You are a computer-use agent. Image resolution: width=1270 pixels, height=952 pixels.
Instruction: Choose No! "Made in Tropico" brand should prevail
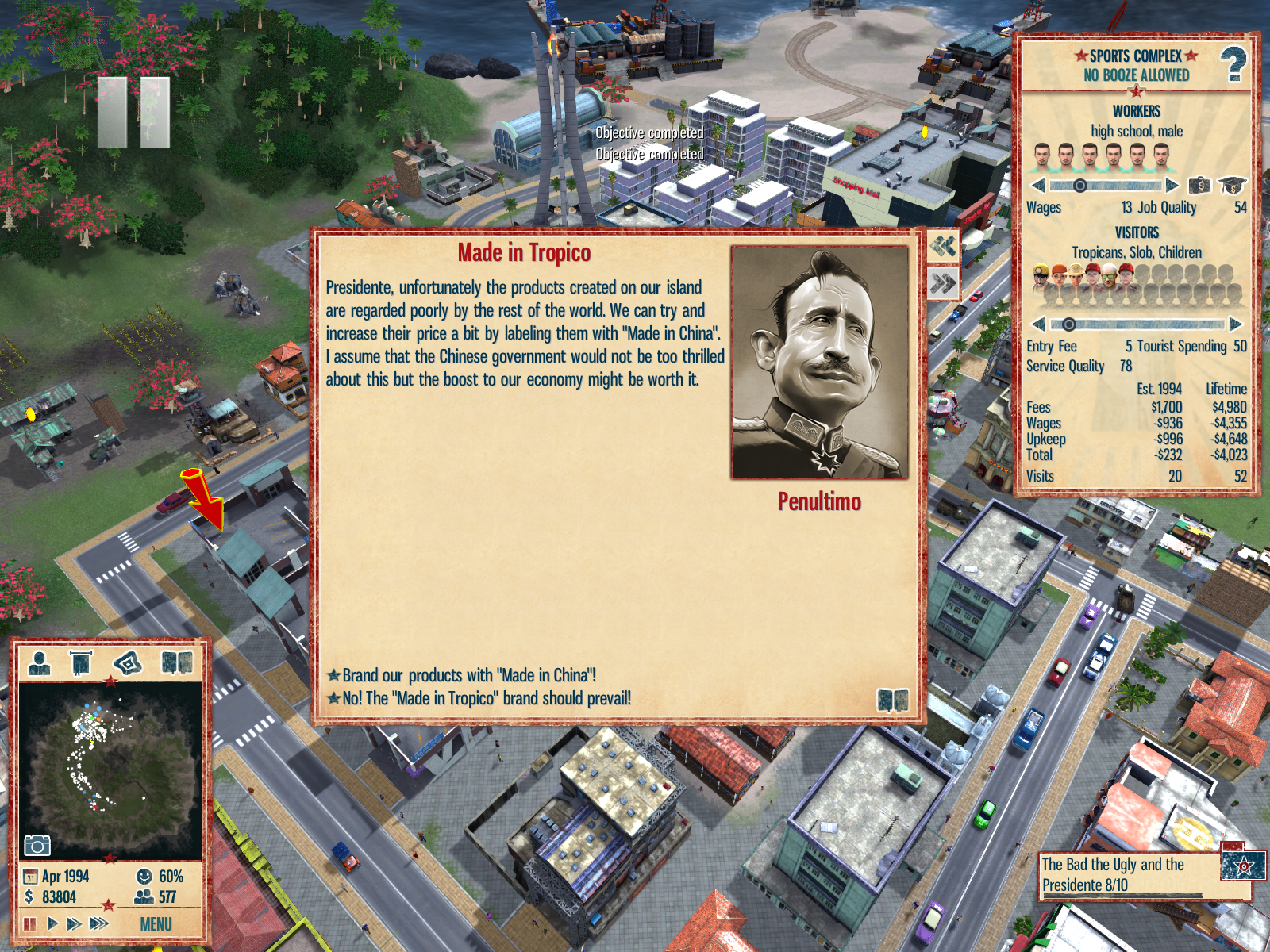point(486,699)
